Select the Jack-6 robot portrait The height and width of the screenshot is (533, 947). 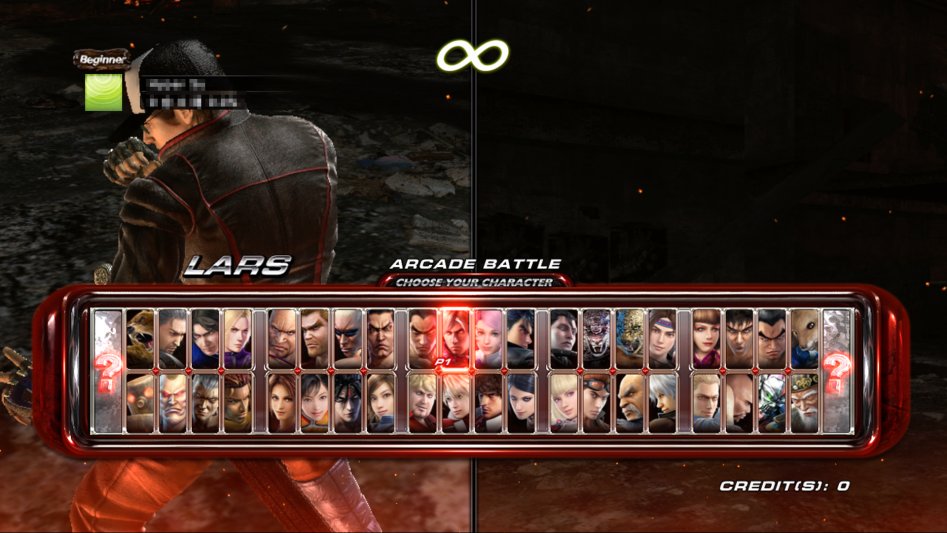140,402
